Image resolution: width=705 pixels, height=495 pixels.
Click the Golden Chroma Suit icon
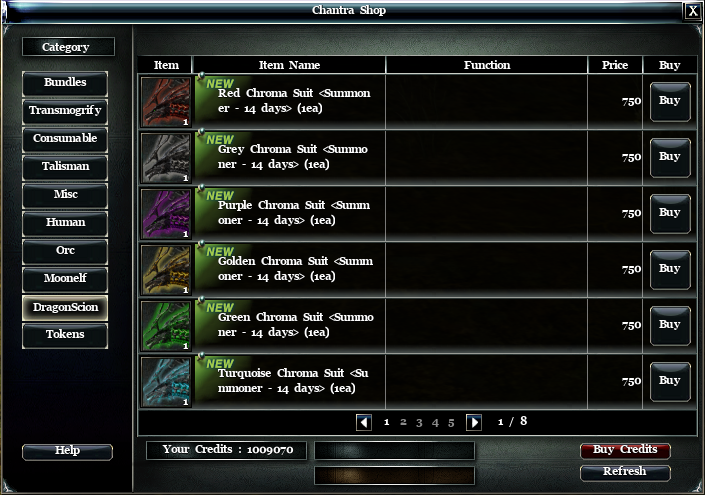click(x=166, y=269)
